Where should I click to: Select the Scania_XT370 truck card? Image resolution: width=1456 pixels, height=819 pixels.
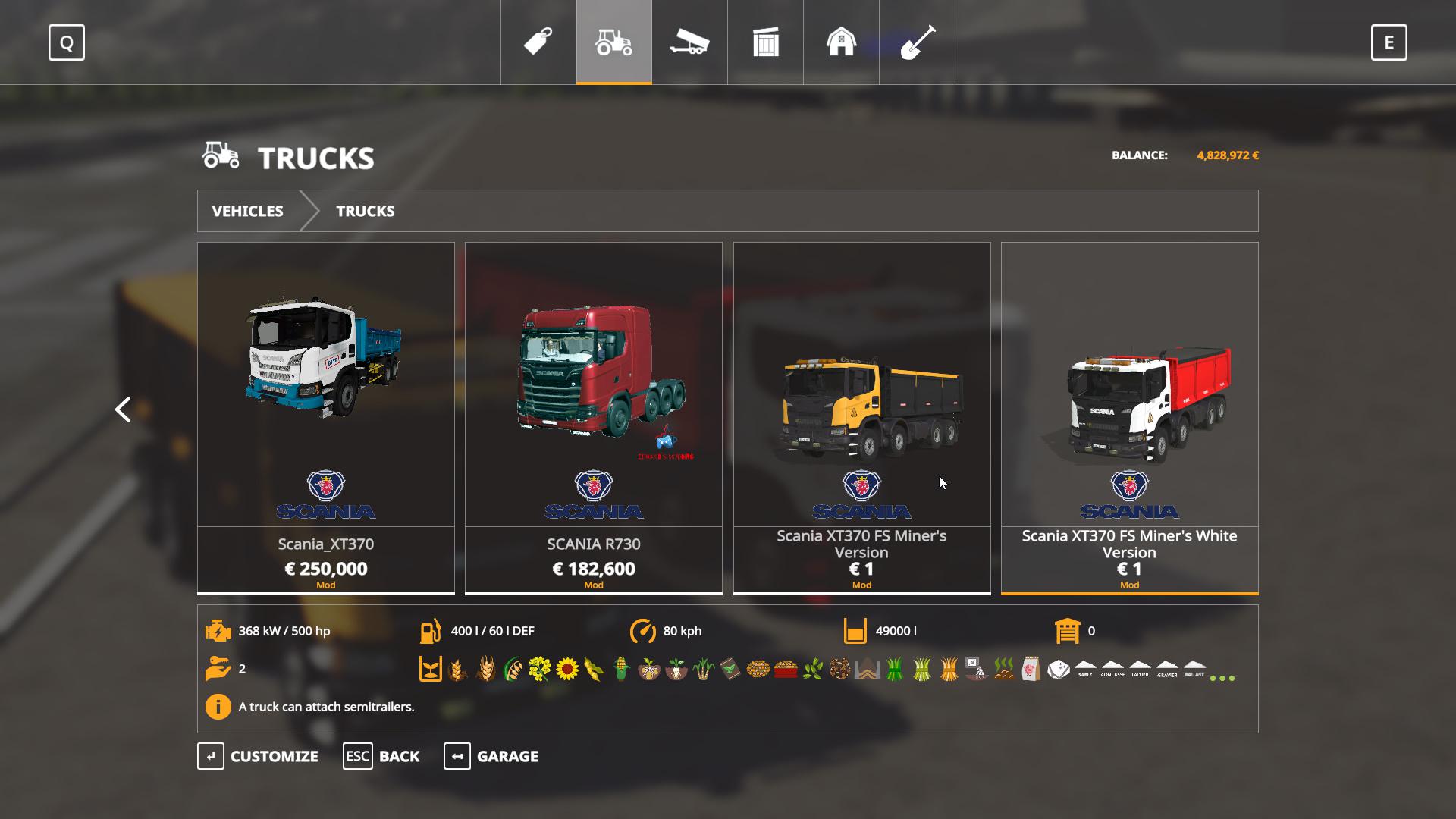326,417
